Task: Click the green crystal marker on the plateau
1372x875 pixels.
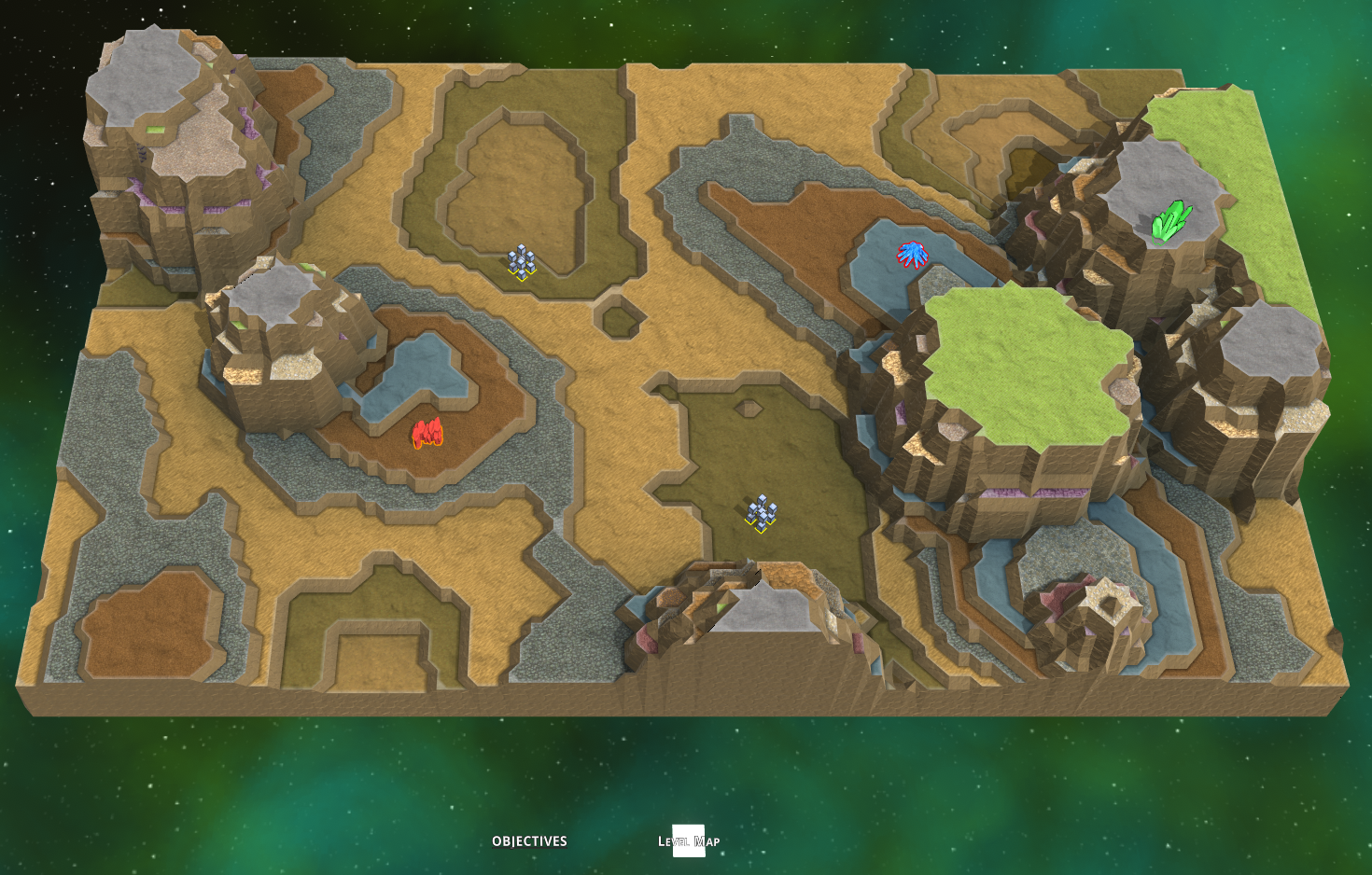Action: tap(1170, 222)
